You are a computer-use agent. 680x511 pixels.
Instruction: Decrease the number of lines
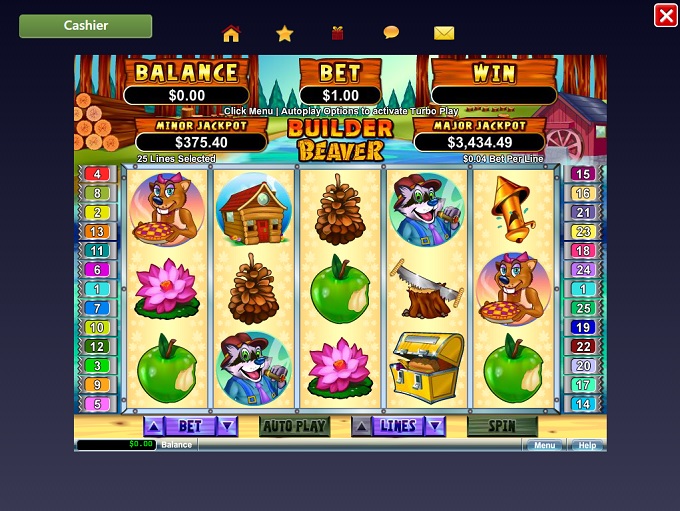[x=435, y=426]
